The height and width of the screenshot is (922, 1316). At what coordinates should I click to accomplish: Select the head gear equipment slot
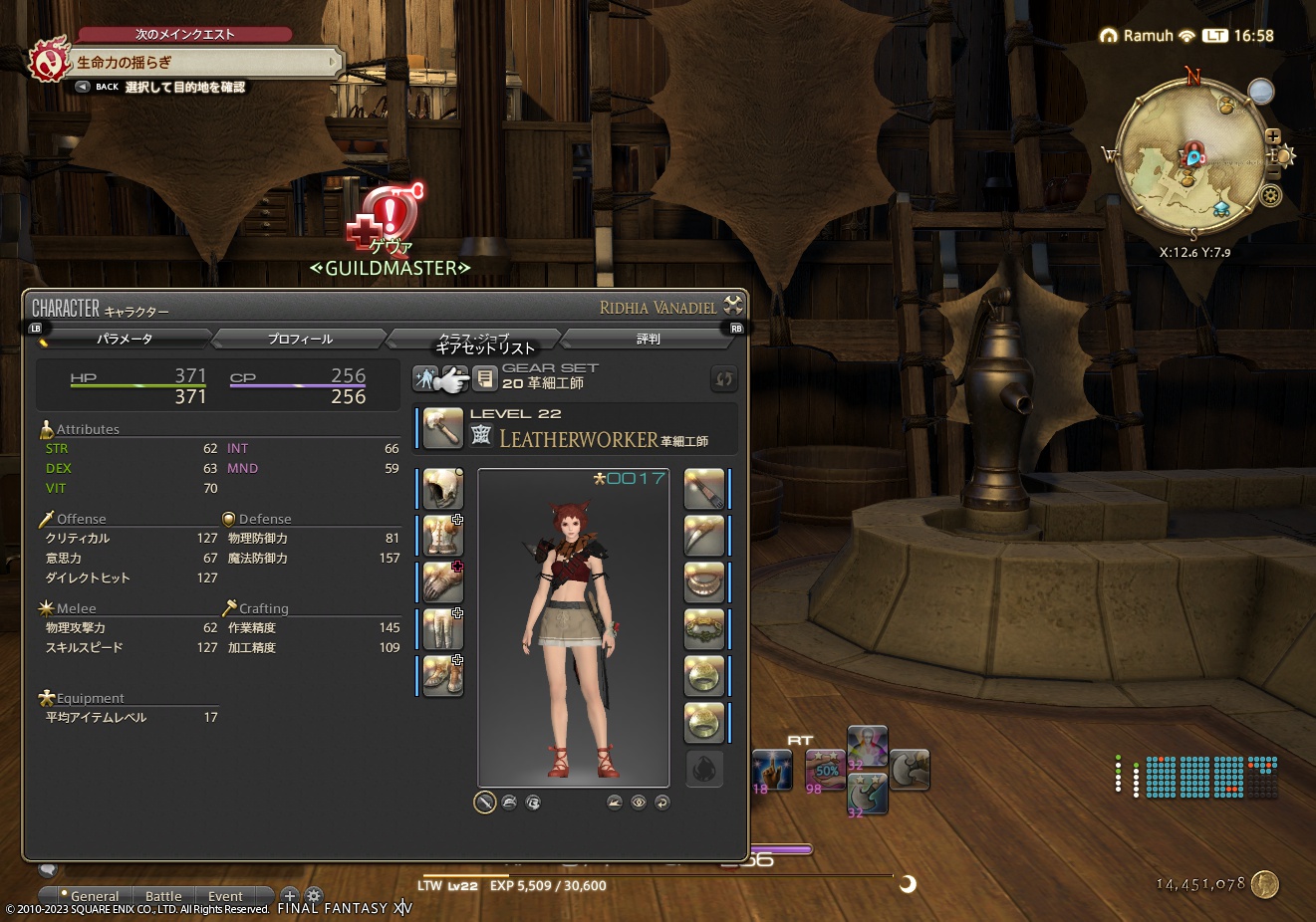[x=441, y=488]
